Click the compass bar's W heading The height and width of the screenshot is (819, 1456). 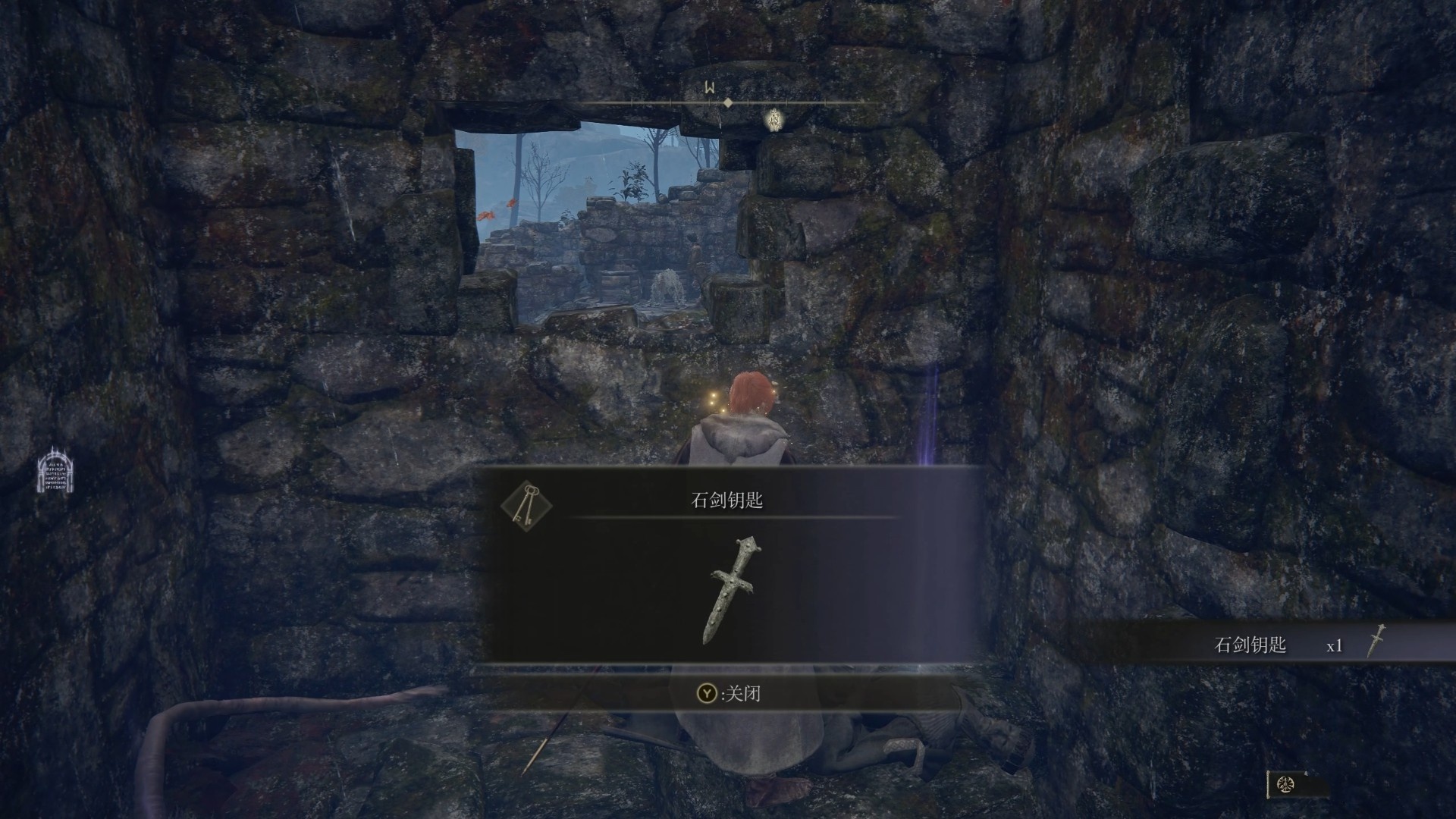coord(710,88)
